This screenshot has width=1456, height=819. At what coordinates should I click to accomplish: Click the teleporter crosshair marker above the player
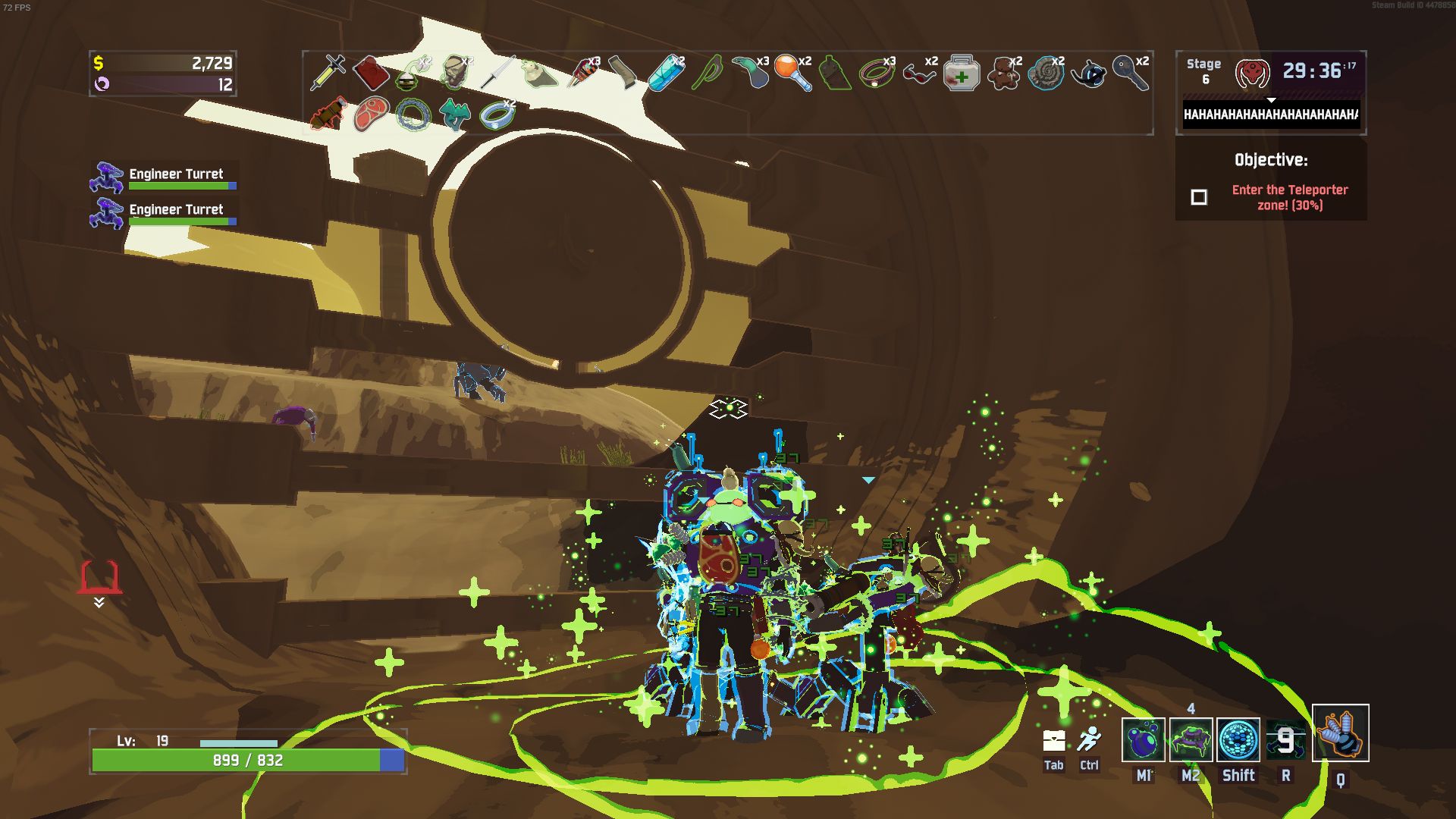click(729, 408)
